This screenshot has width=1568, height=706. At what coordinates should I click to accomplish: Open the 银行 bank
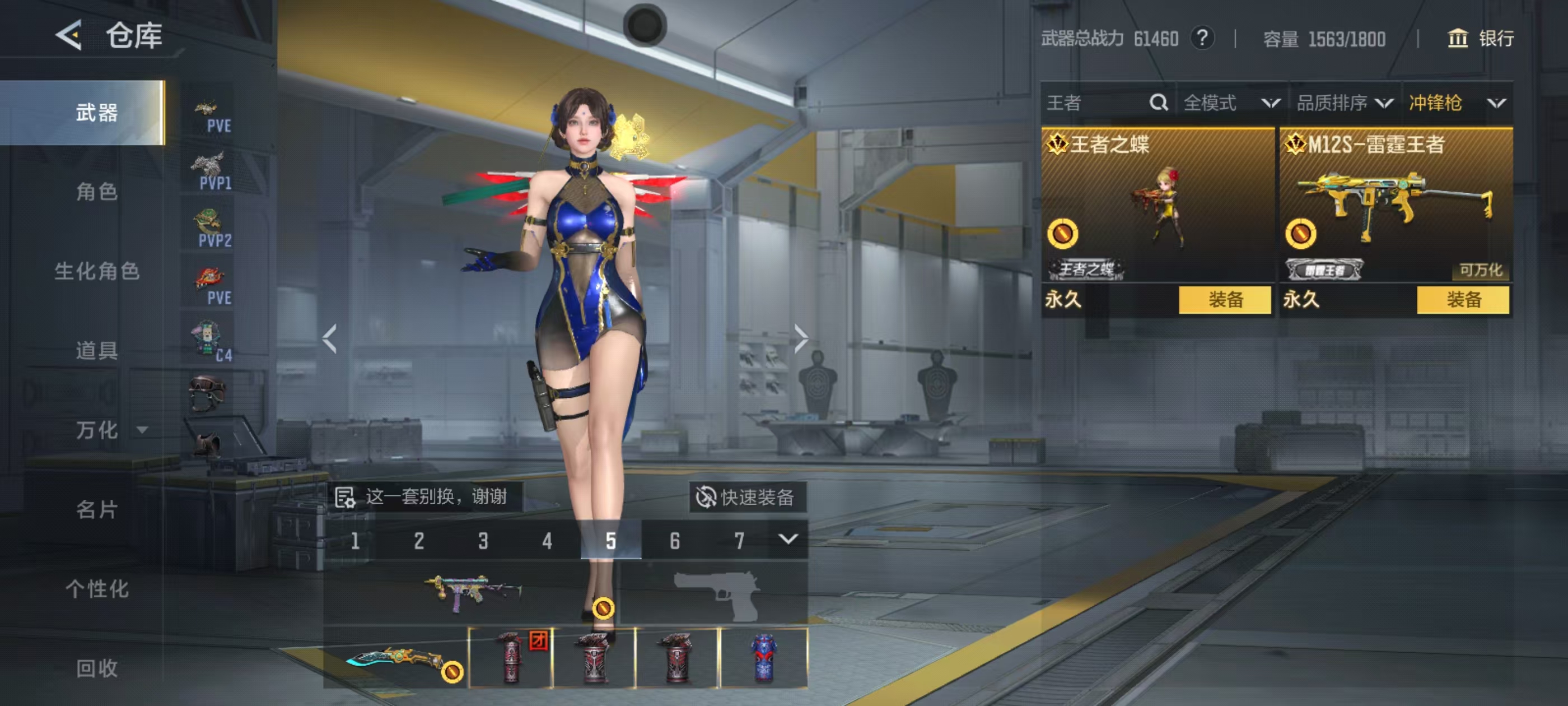(1480, 38)
